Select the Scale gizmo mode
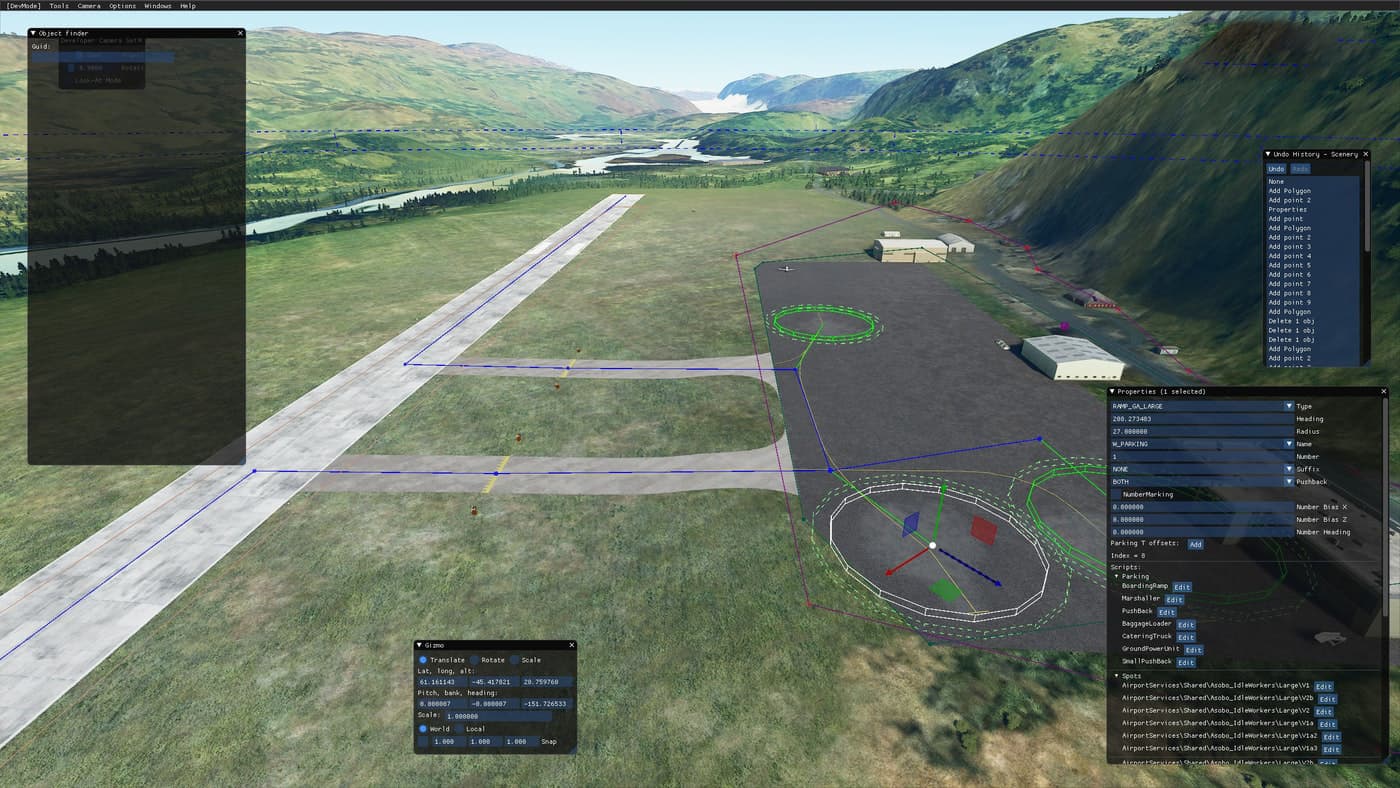This screenshot has height=788, width=1400. pos(515,660)
